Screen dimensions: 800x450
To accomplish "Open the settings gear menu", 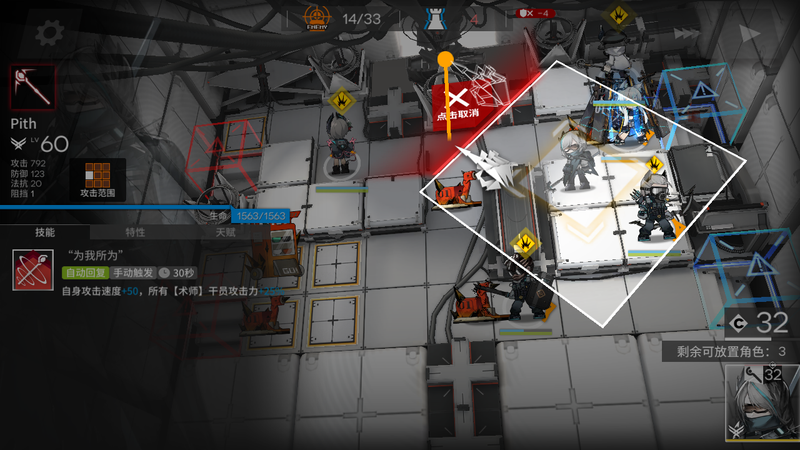I will pos(44,32).
